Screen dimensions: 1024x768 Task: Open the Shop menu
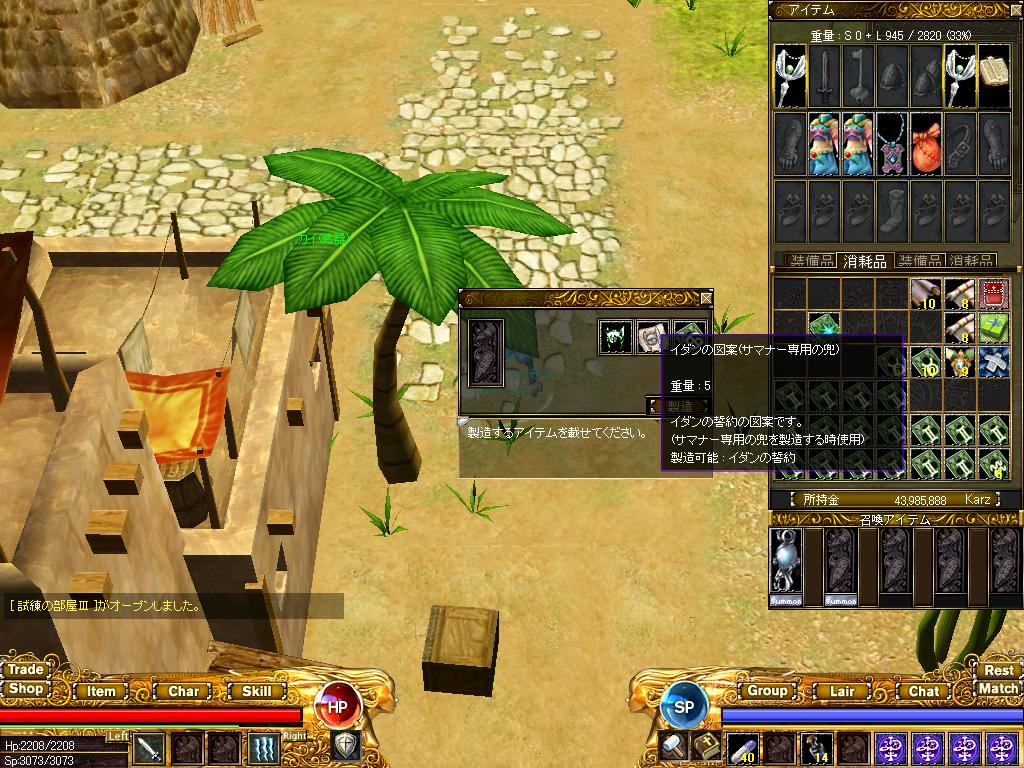pyautogui.click(x=26, y=689)
